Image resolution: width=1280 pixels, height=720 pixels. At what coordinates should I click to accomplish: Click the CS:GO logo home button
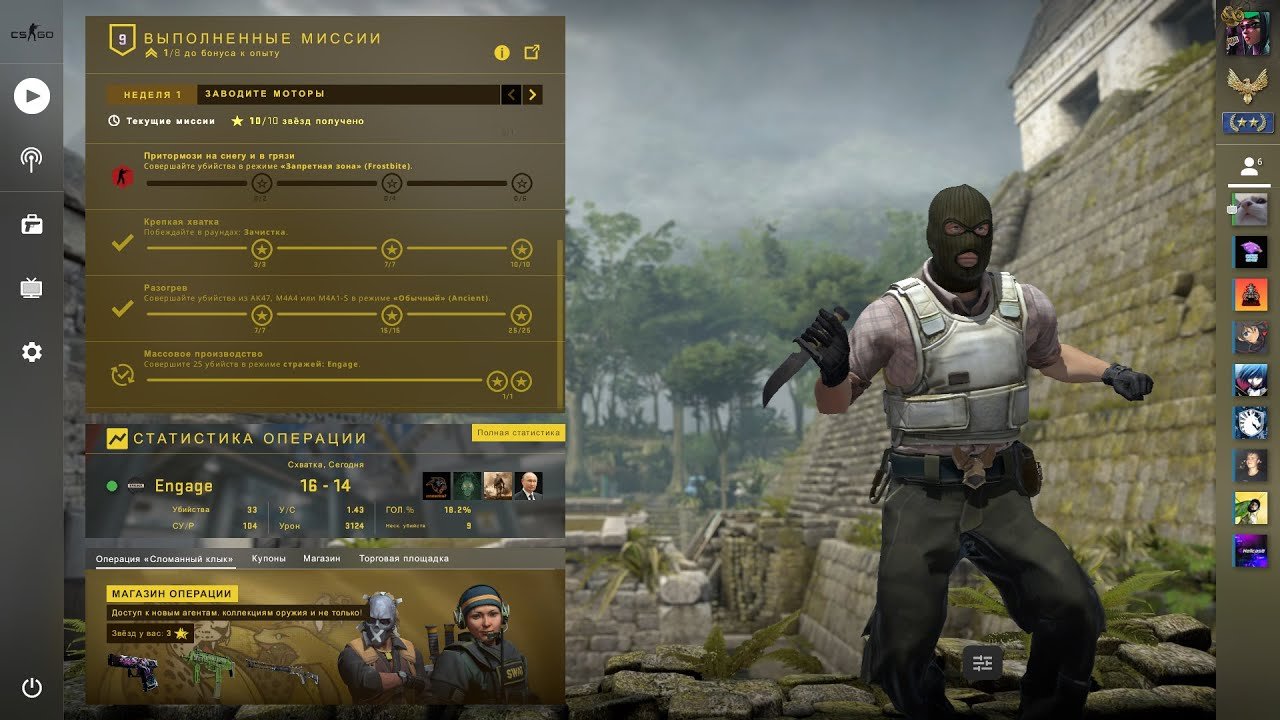(32, 34)
